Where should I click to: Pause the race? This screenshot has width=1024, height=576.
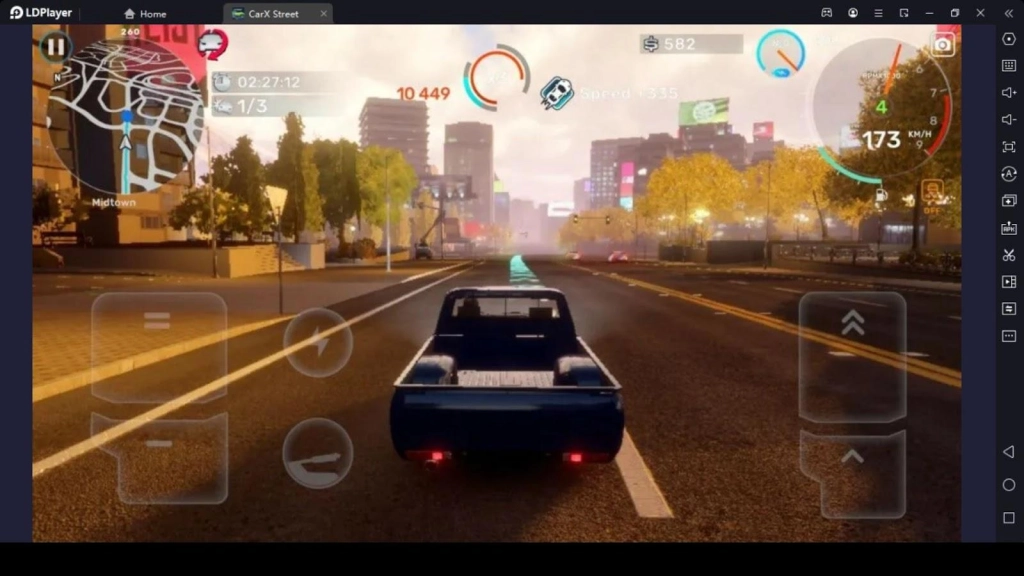coord(55,47)
